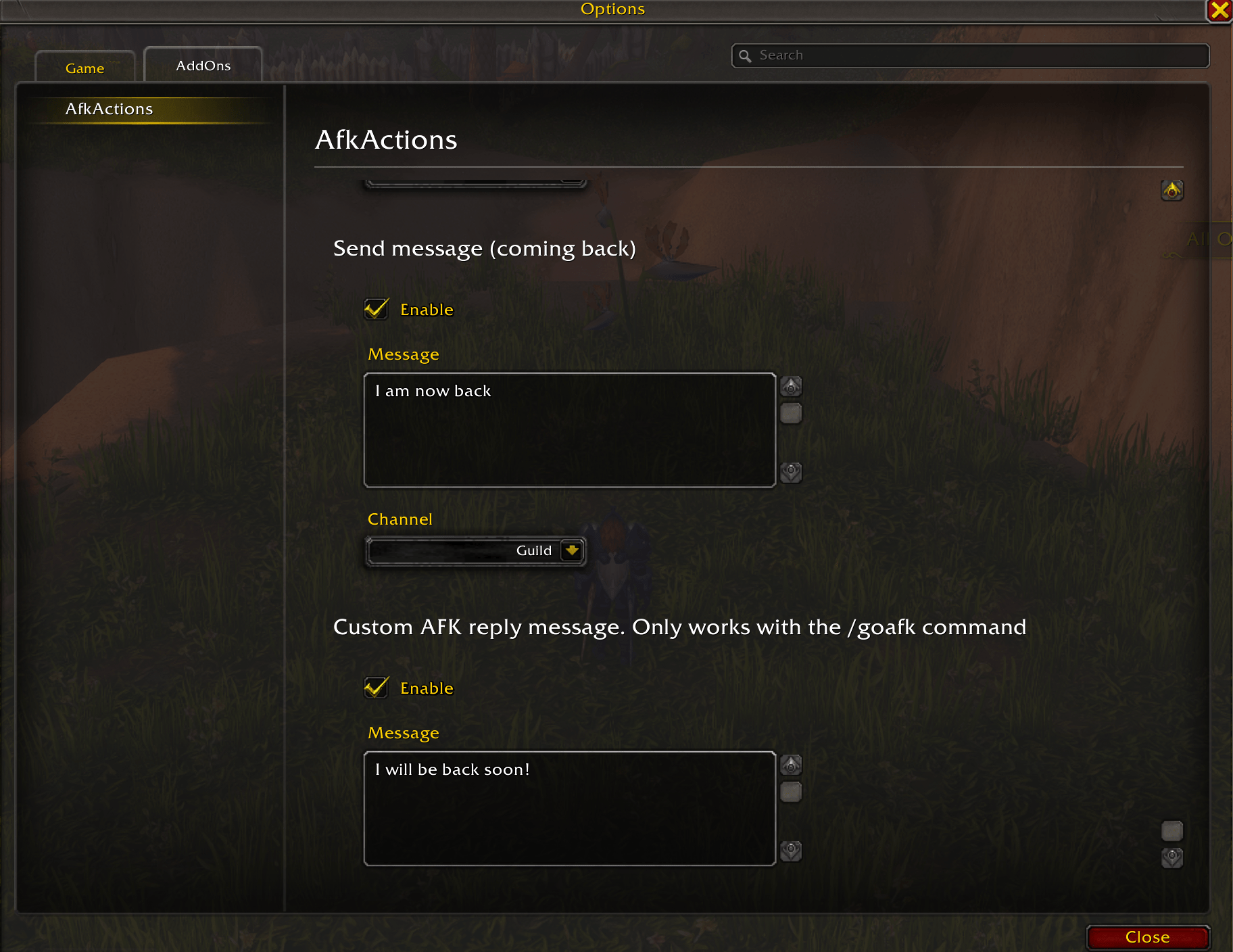1233x952 pixels.
Task: Click the up-arrow icon beside the coming-back message
Action: 791,386
